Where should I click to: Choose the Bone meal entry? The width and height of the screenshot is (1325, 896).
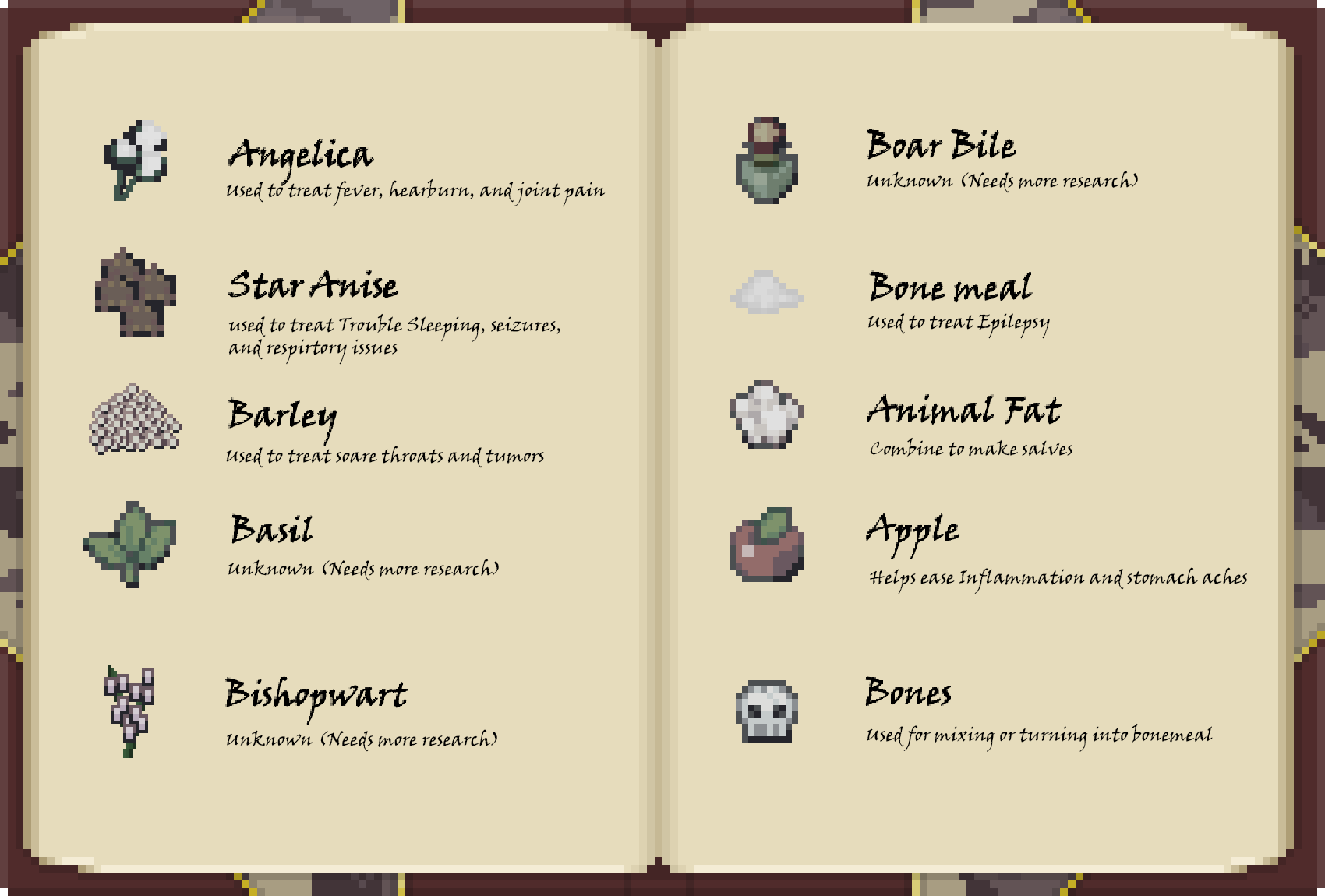click(x=950, y=287)
